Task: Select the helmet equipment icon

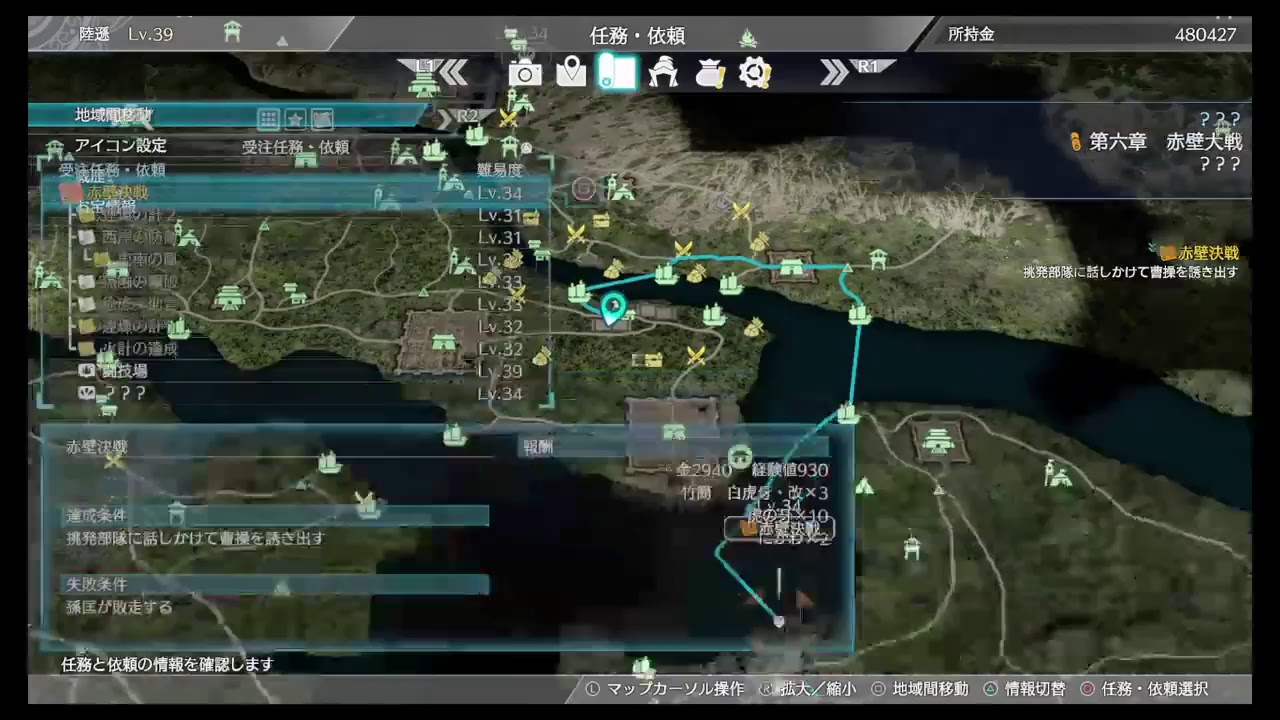Action: 663,73
